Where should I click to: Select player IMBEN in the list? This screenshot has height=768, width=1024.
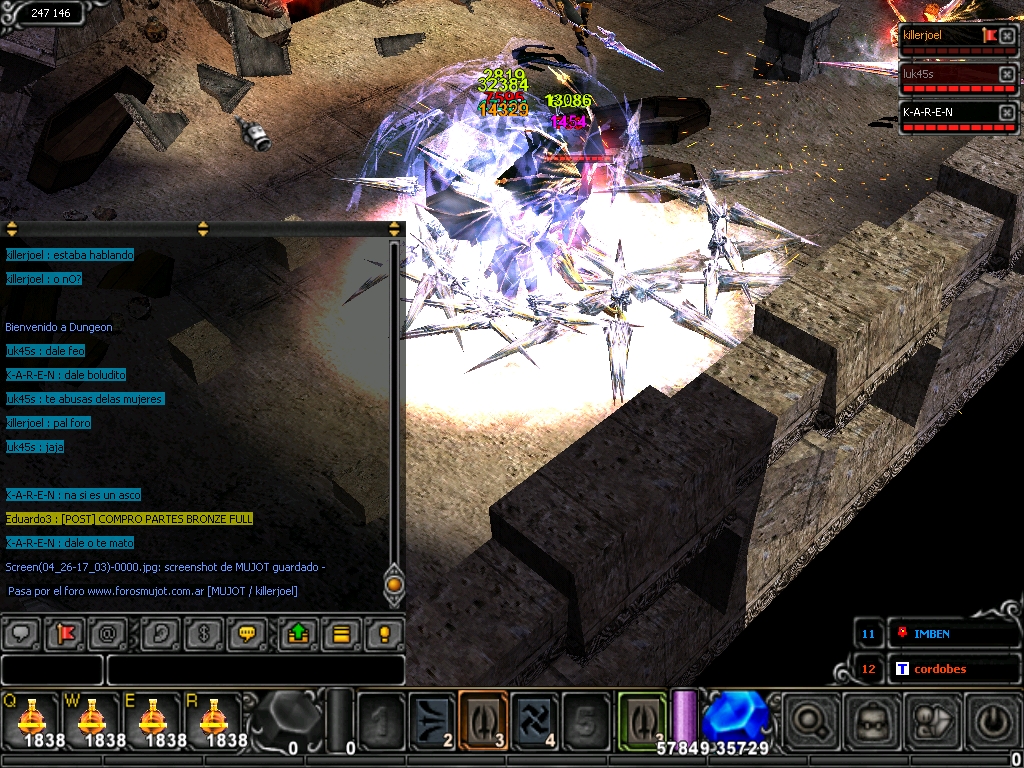click(x=930, y=634)
